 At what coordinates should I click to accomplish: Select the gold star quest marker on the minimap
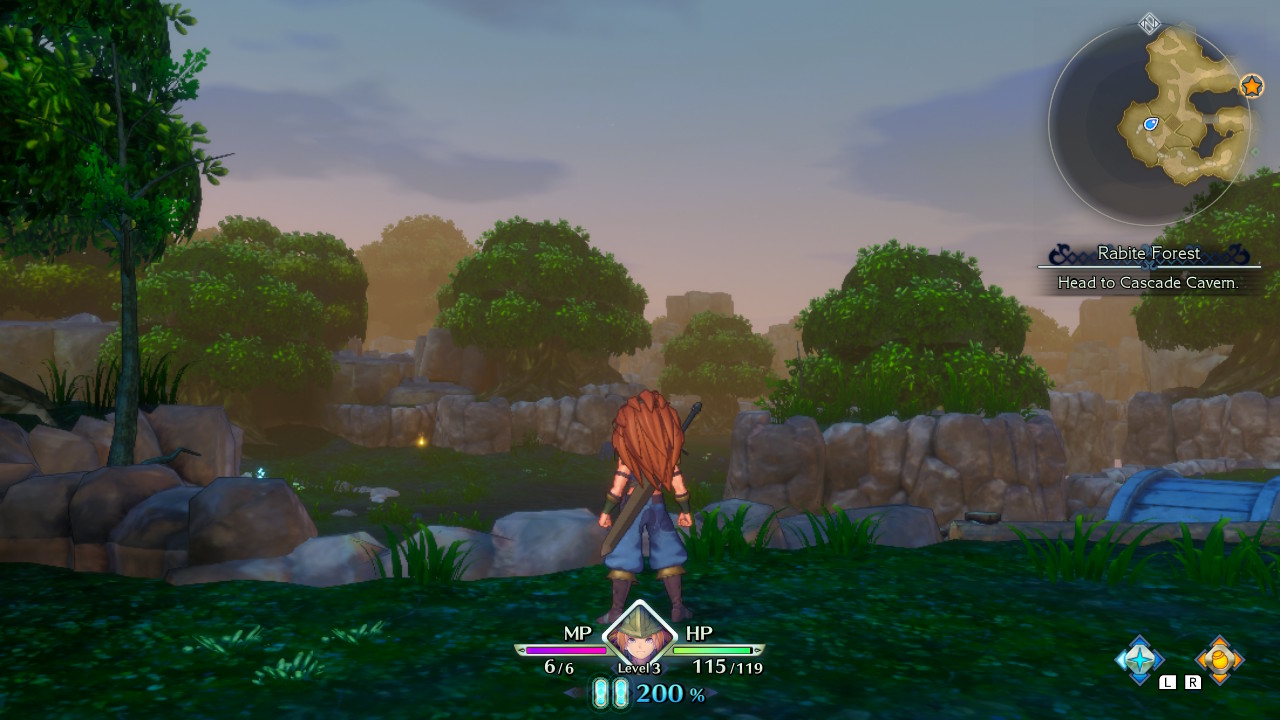1252,86
